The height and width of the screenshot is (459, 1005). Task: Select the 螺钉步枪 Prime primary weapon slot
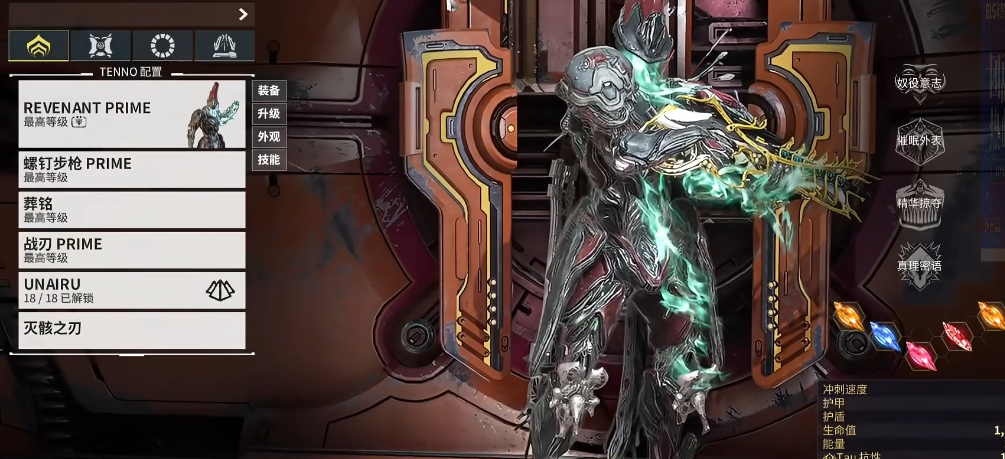click(x=132, y=169)
